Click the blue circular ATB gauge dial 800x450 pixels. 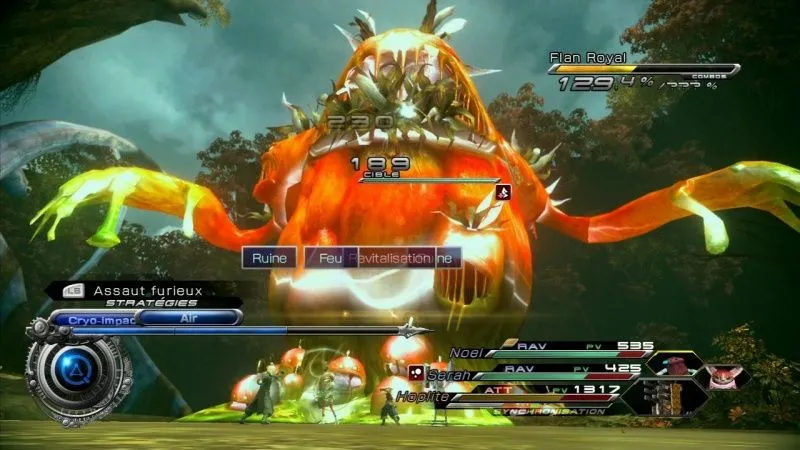tap(72, 372)
